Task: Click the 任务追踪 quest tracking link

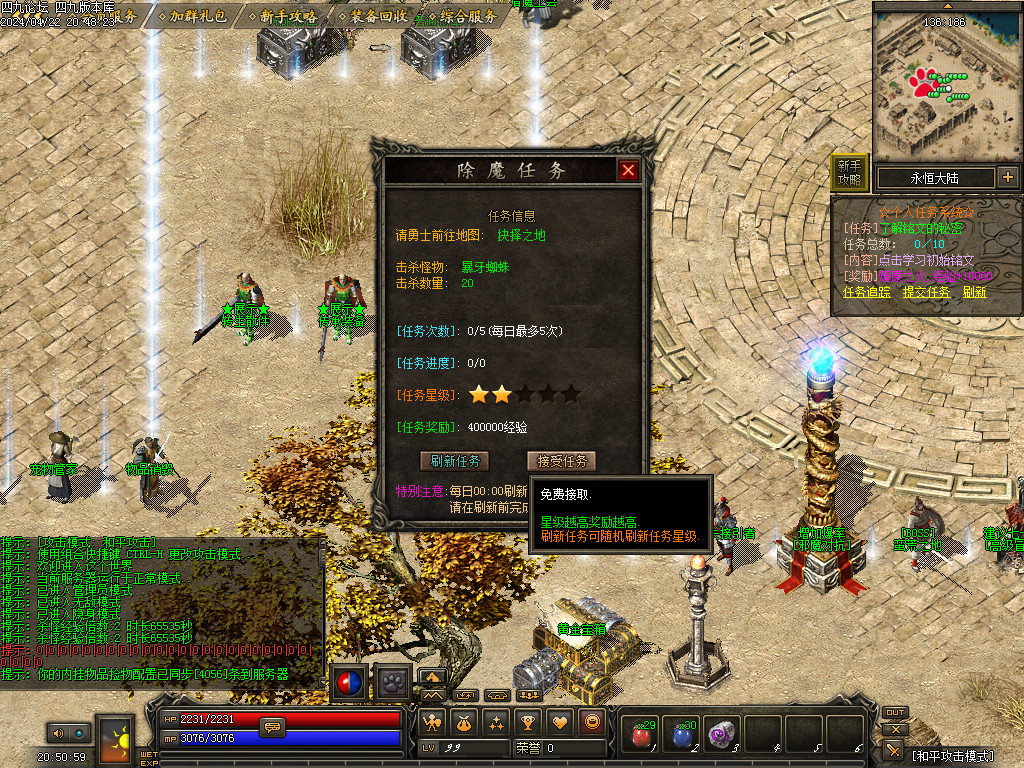Action: tap(867, 292)
